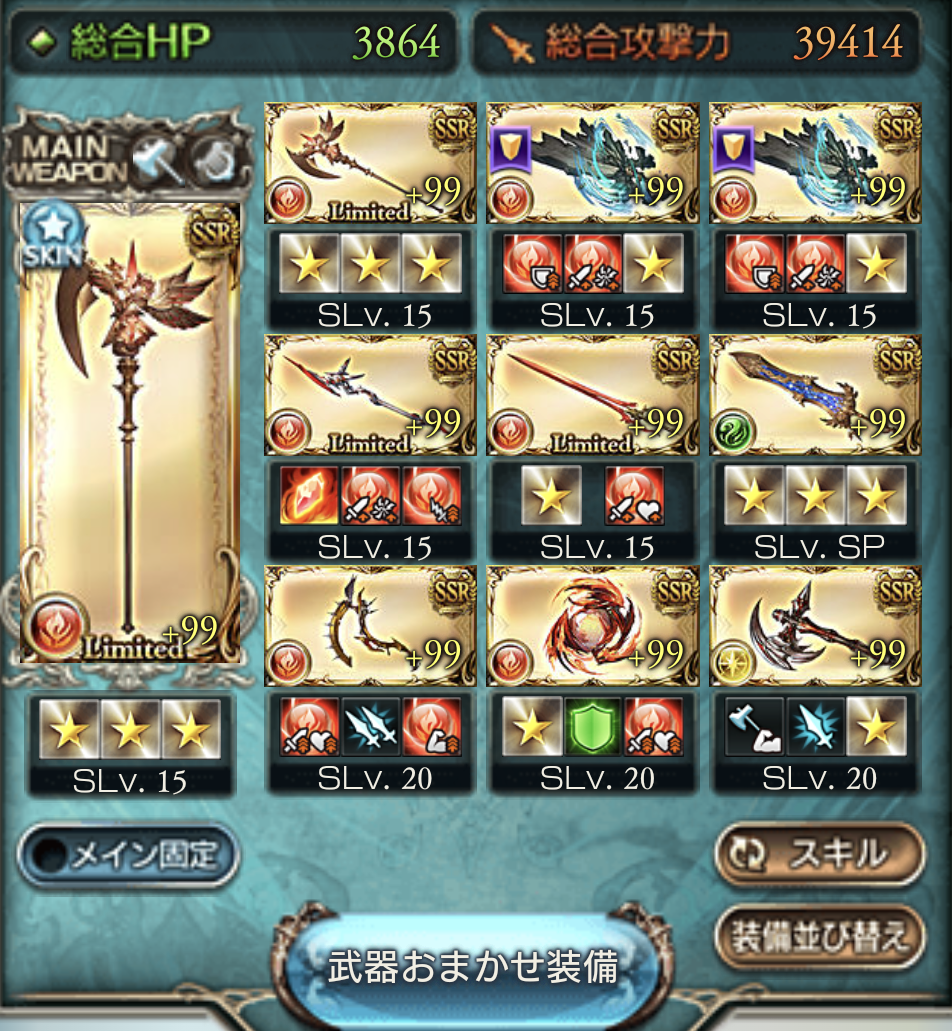Select the wind-element blue dagger slot
Viewport: 952px width, 1031px height.
[x=813, y=395]
